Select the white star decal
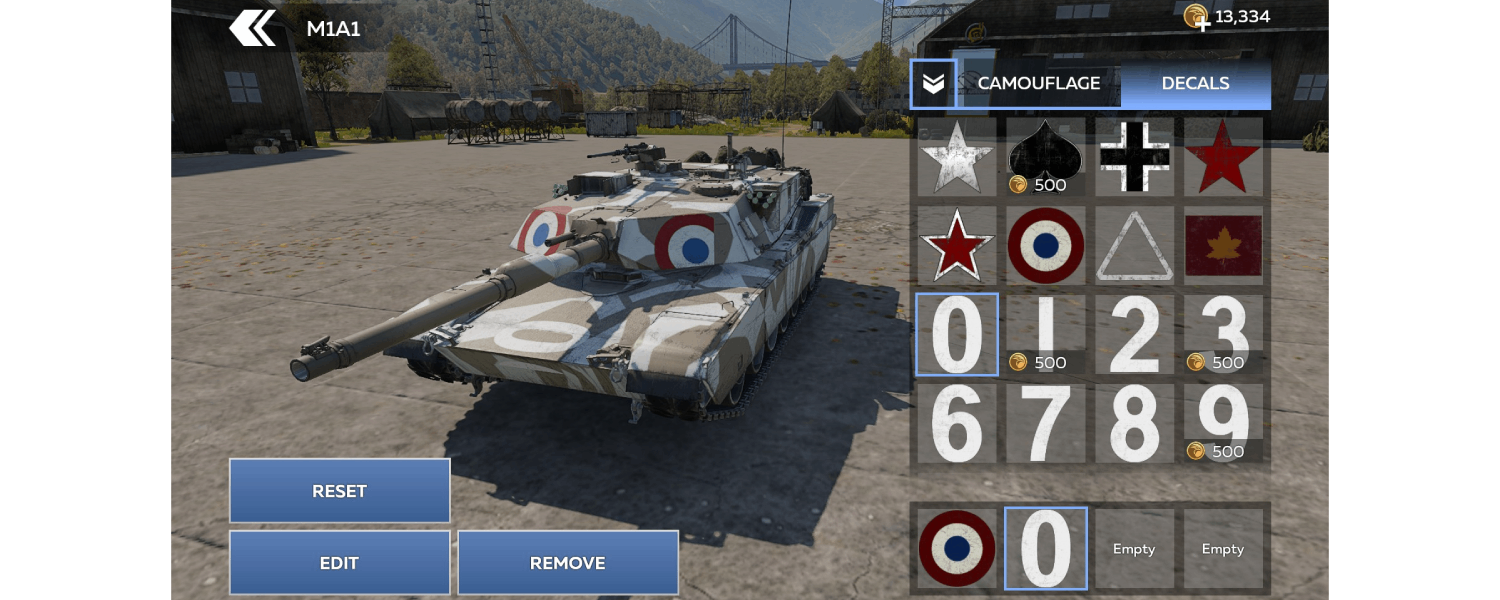The height and width of the screenshot is (600, 1500). tap(957, 157)
